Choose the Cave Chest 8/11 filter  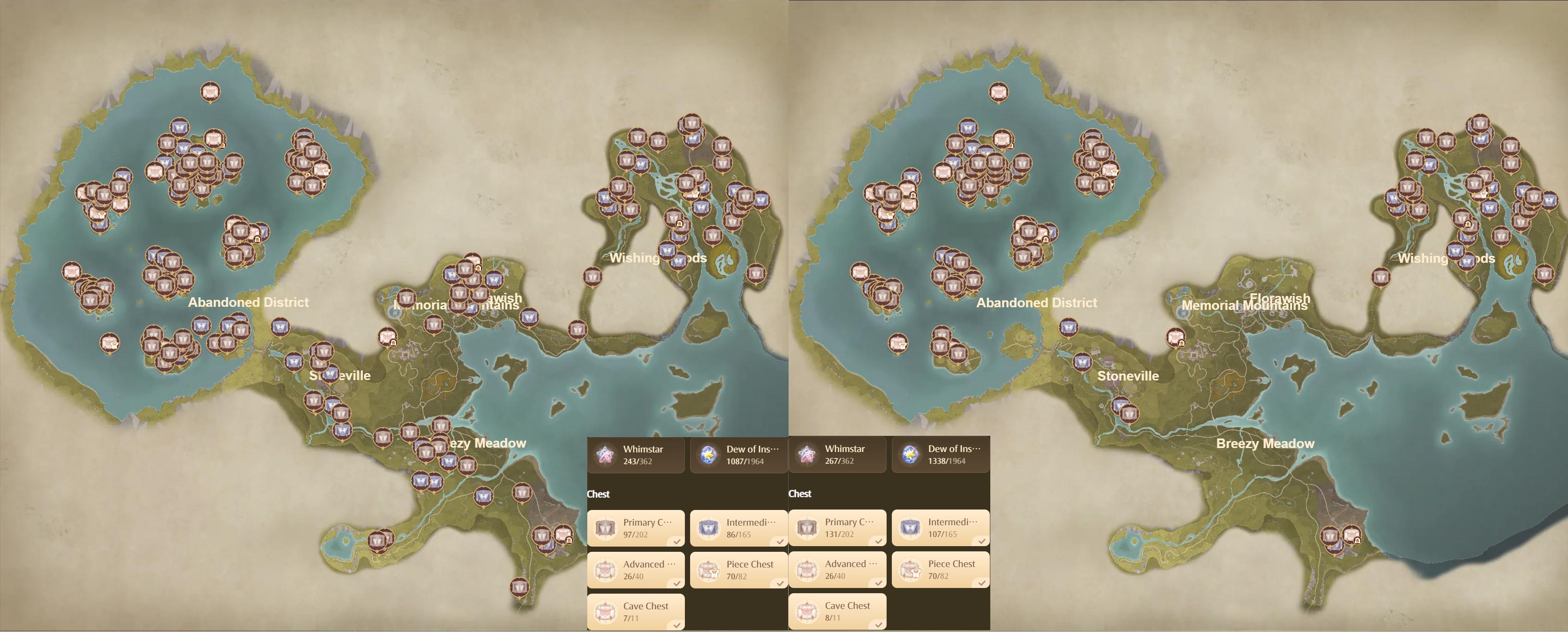pyautogui.click(x=837, y=611)
